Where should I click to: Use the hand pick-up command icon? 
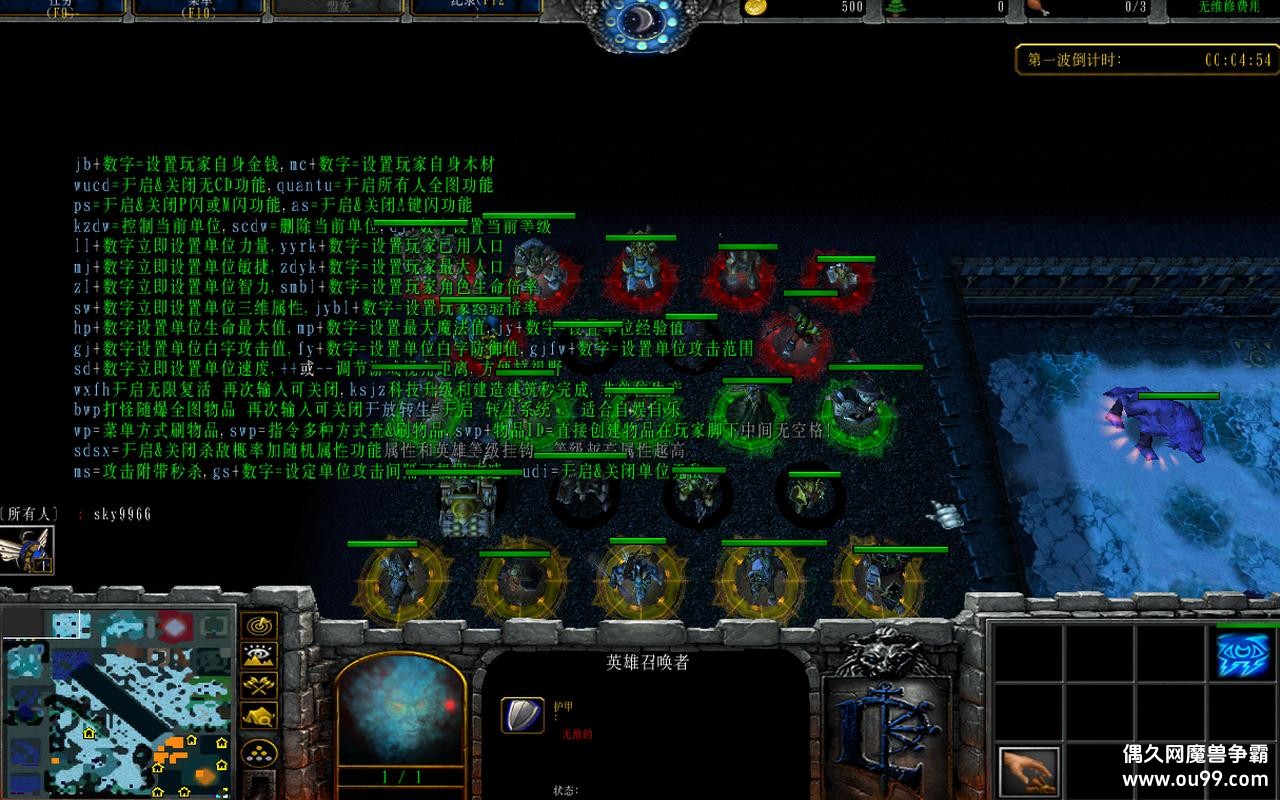tap(1029, 772)
